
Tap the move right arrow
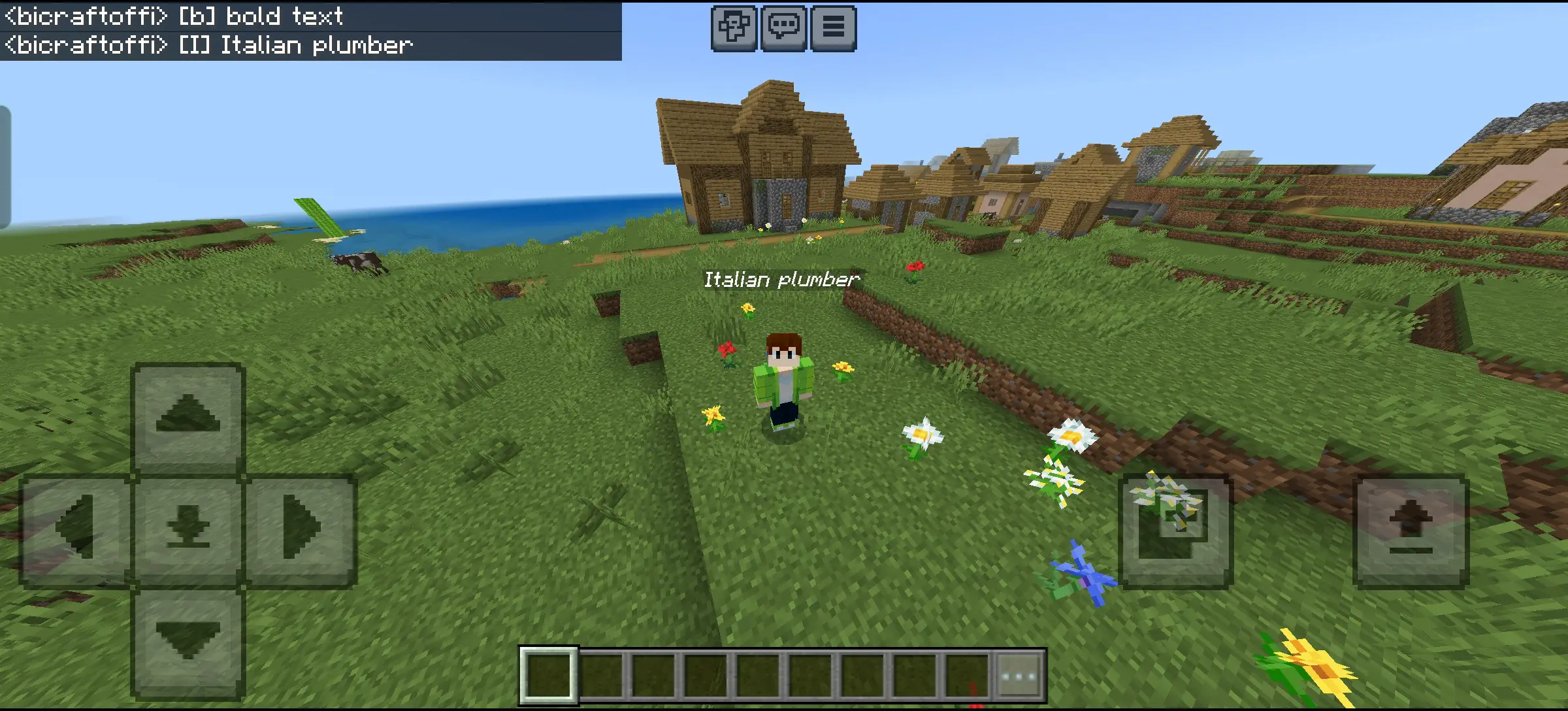point(301,528)
